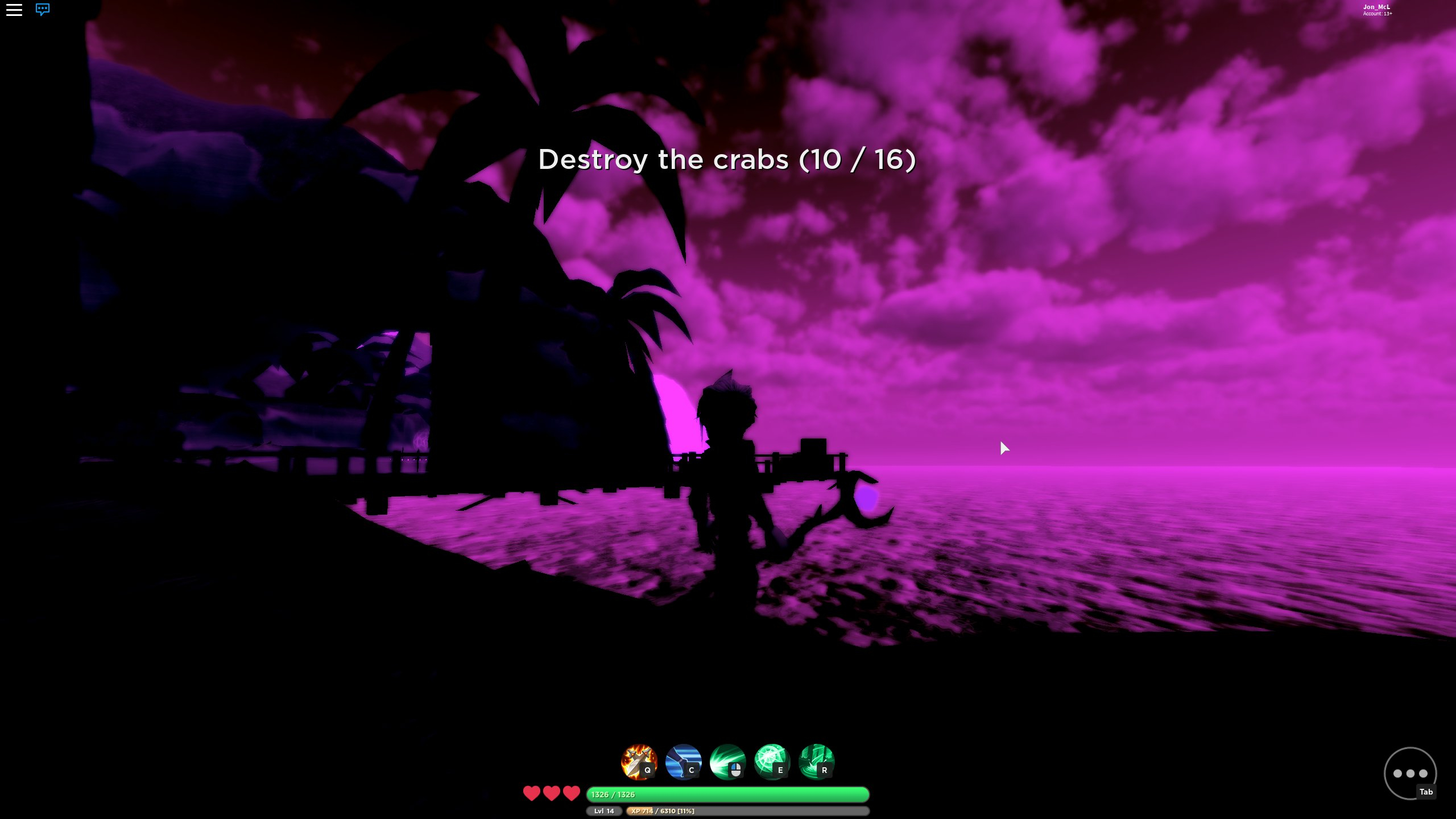
Task: Cast the green whirlpool ability
Action: 816,762
